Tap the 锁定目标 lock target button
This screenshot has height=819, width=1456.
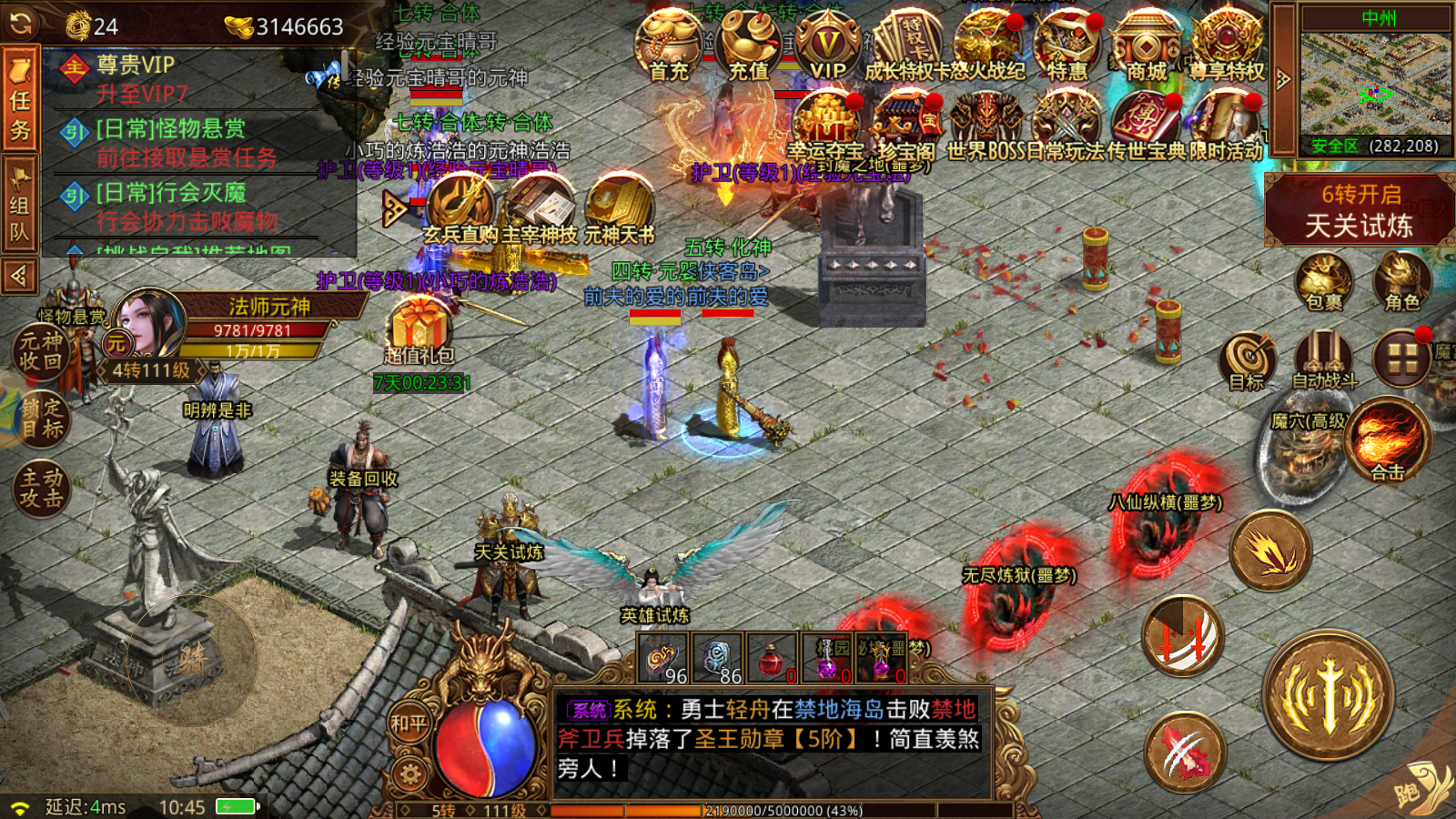click(x=41, y=419)
